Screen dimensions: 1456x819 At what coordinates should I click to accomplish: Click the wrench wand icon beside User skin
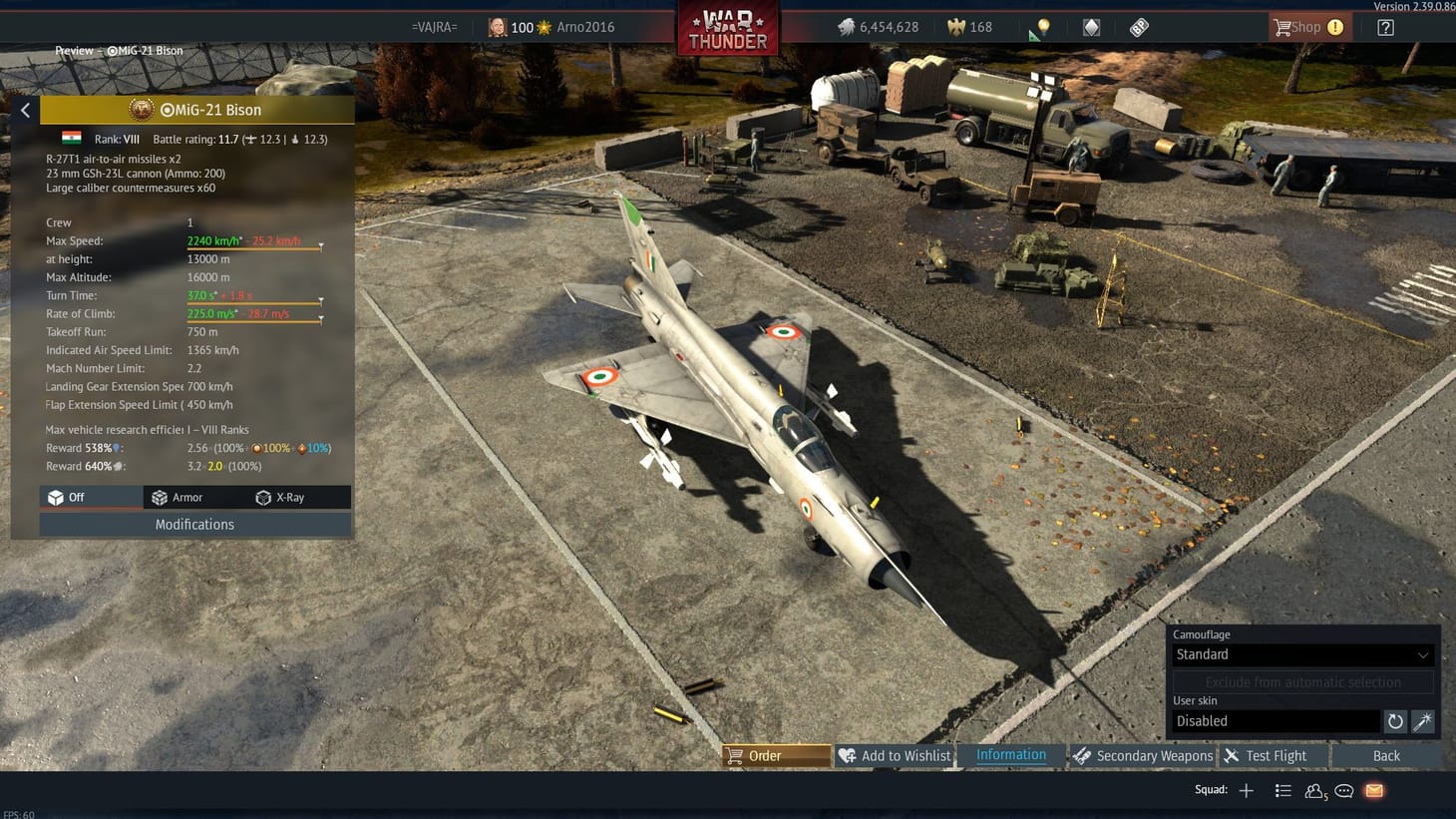[1423, 720]
